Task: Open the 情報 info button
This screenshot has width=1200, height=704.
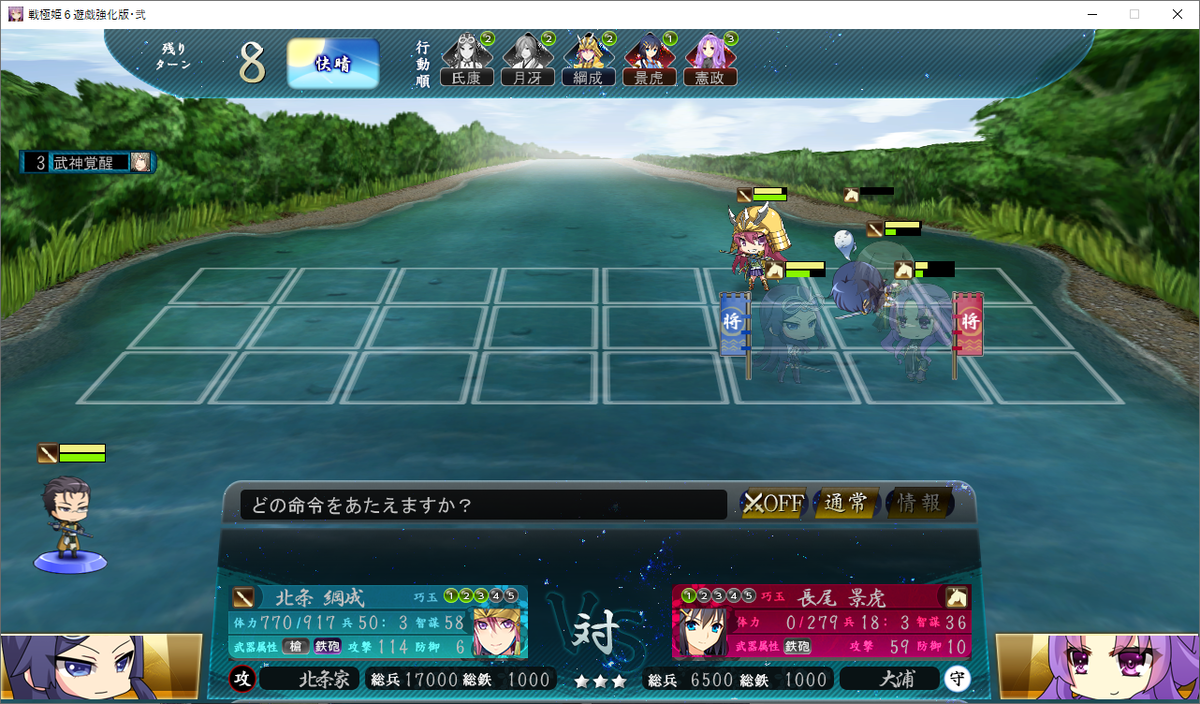Action: [919, 503]
